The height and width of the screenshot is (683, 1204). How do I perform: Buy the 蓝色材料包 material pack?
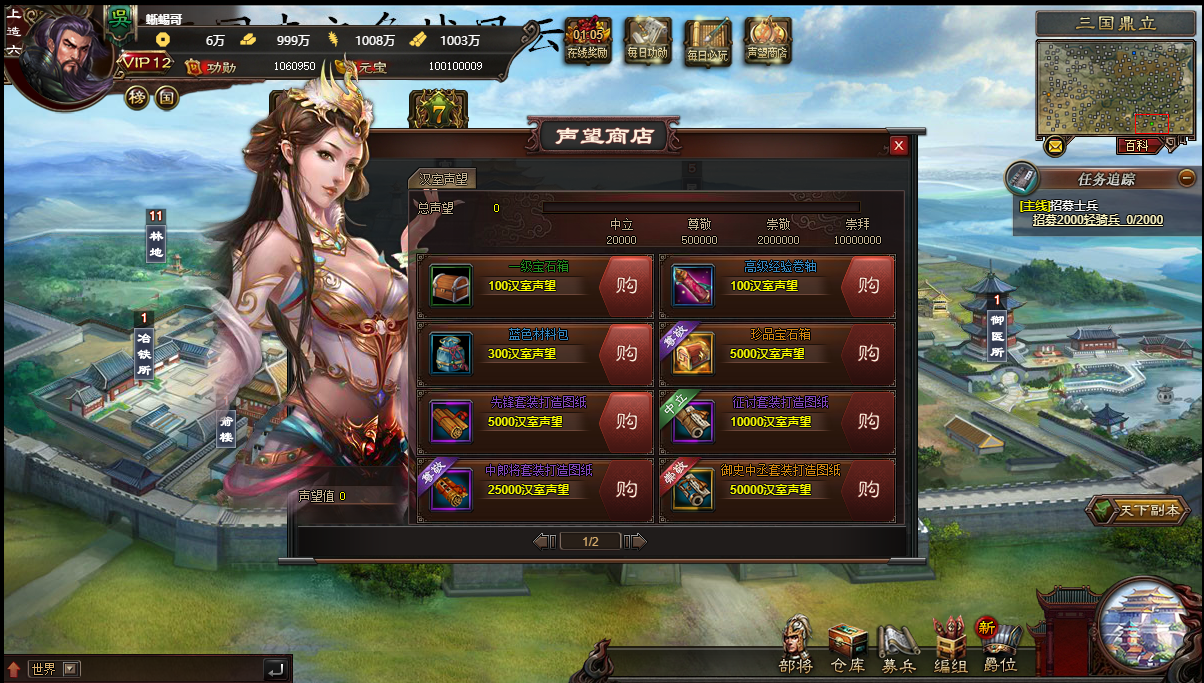626,354
